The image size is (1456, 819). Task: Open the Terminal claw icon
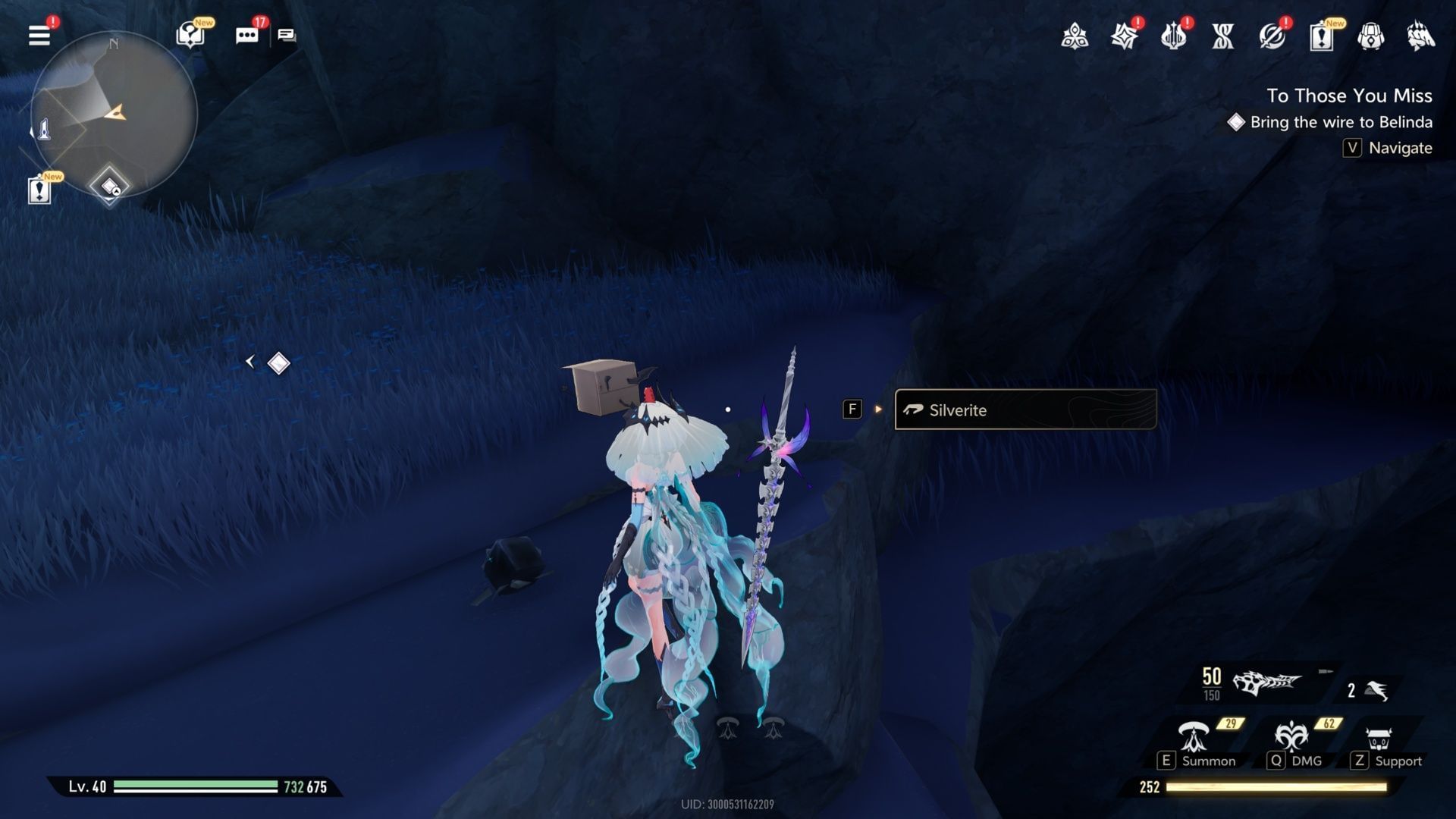point(1420,36)
